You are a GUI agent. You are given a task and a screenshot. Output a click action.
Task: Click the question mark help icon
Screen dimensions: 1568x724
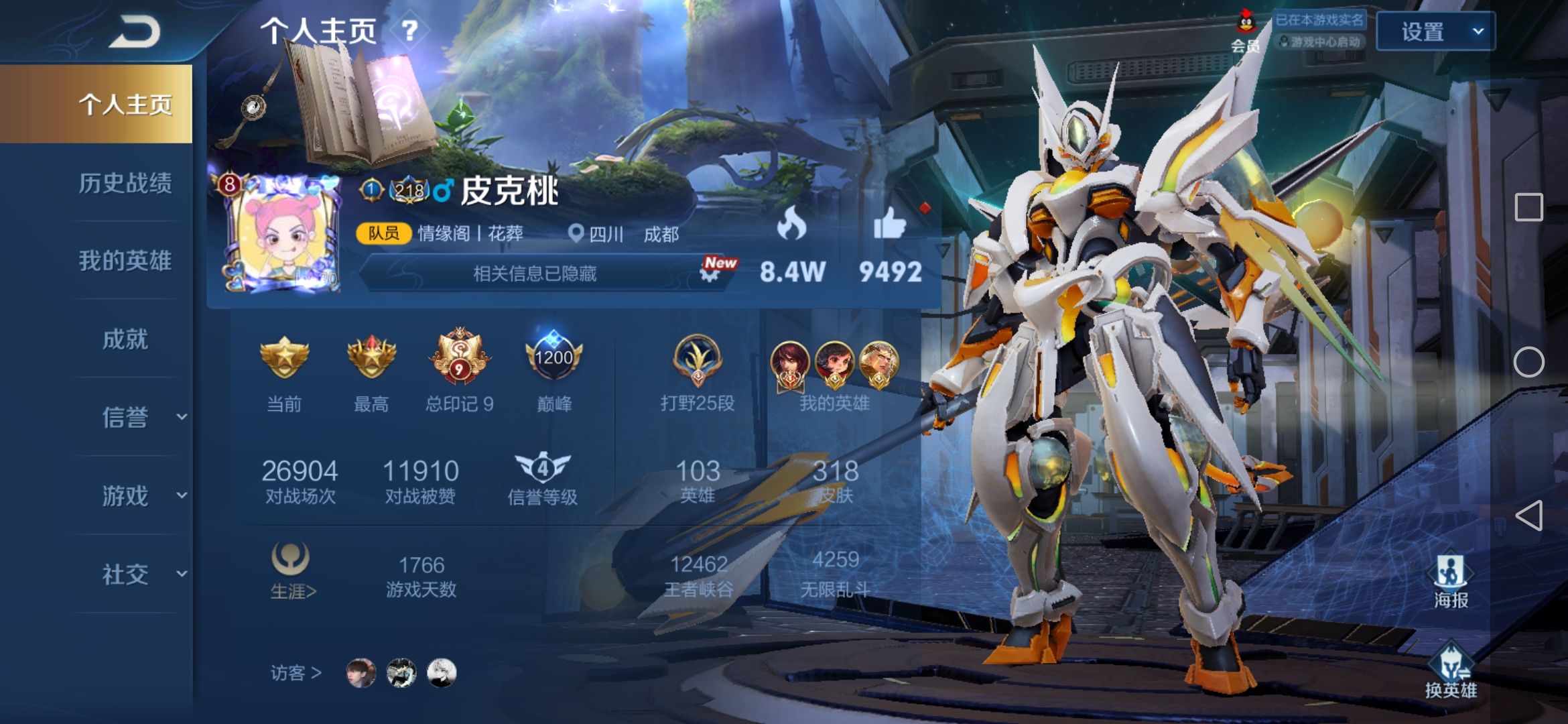(x=409, y=30)
